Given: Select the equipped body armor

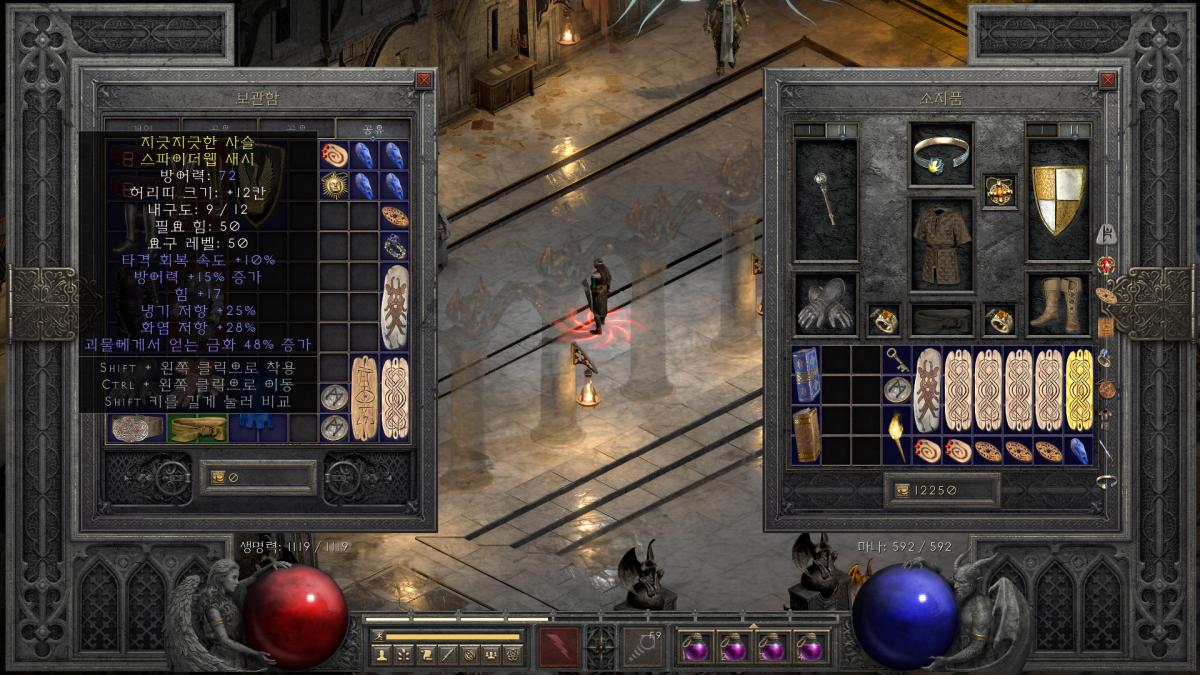Looking at the screenshot, I should 941,243.
